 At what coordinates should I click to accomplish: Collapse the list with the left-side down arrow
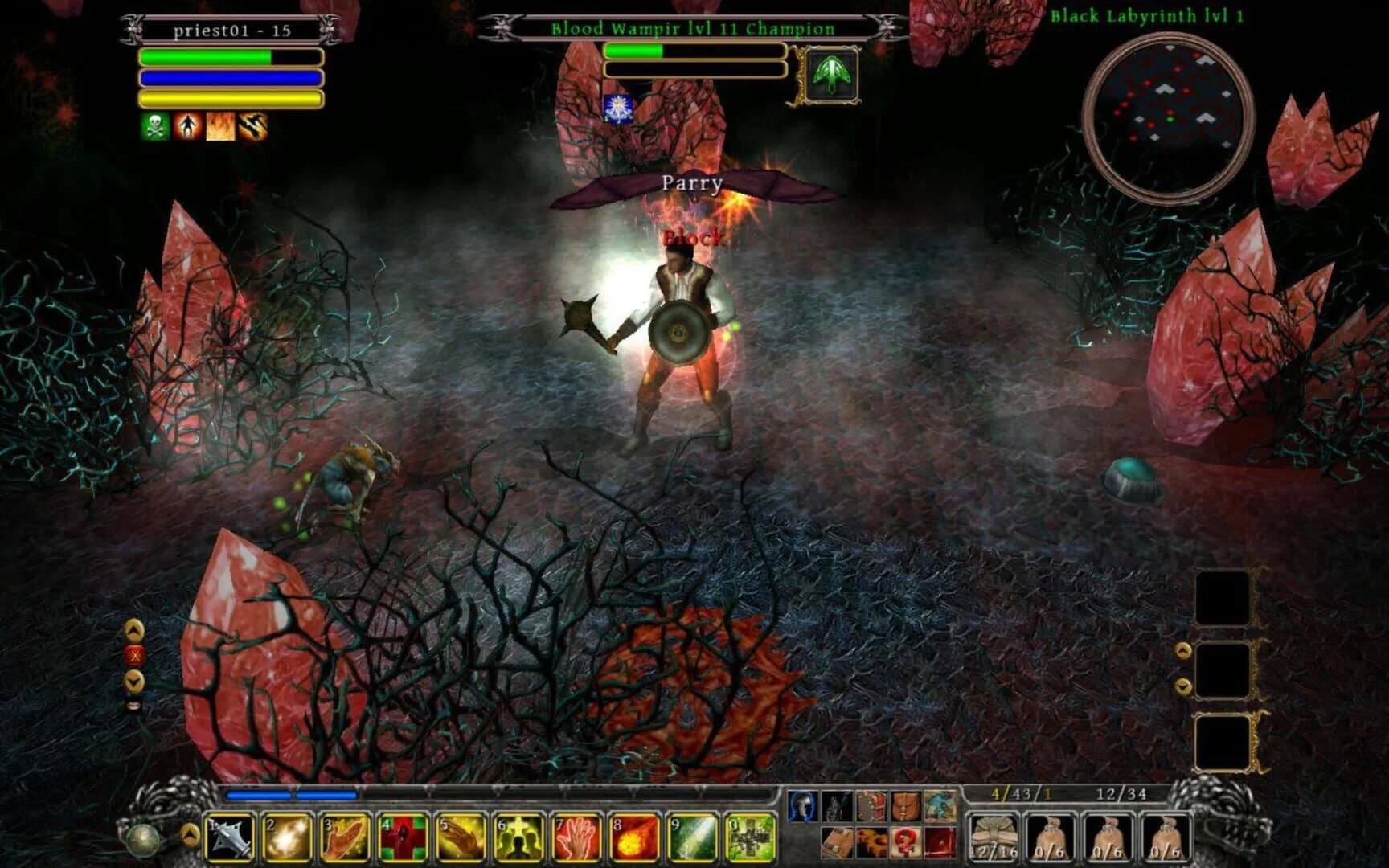coord(133,682)
